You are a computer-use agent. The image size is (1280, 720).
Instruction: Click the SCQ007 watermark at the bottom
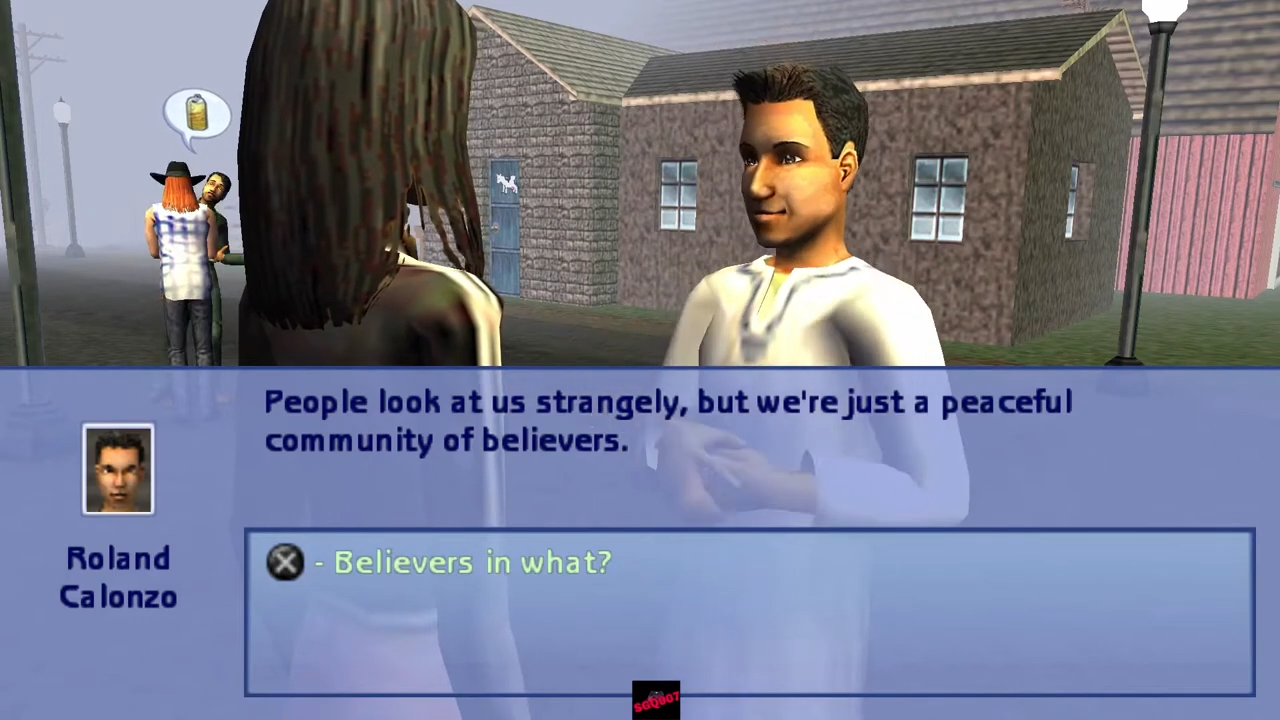(x=656, y=698)
